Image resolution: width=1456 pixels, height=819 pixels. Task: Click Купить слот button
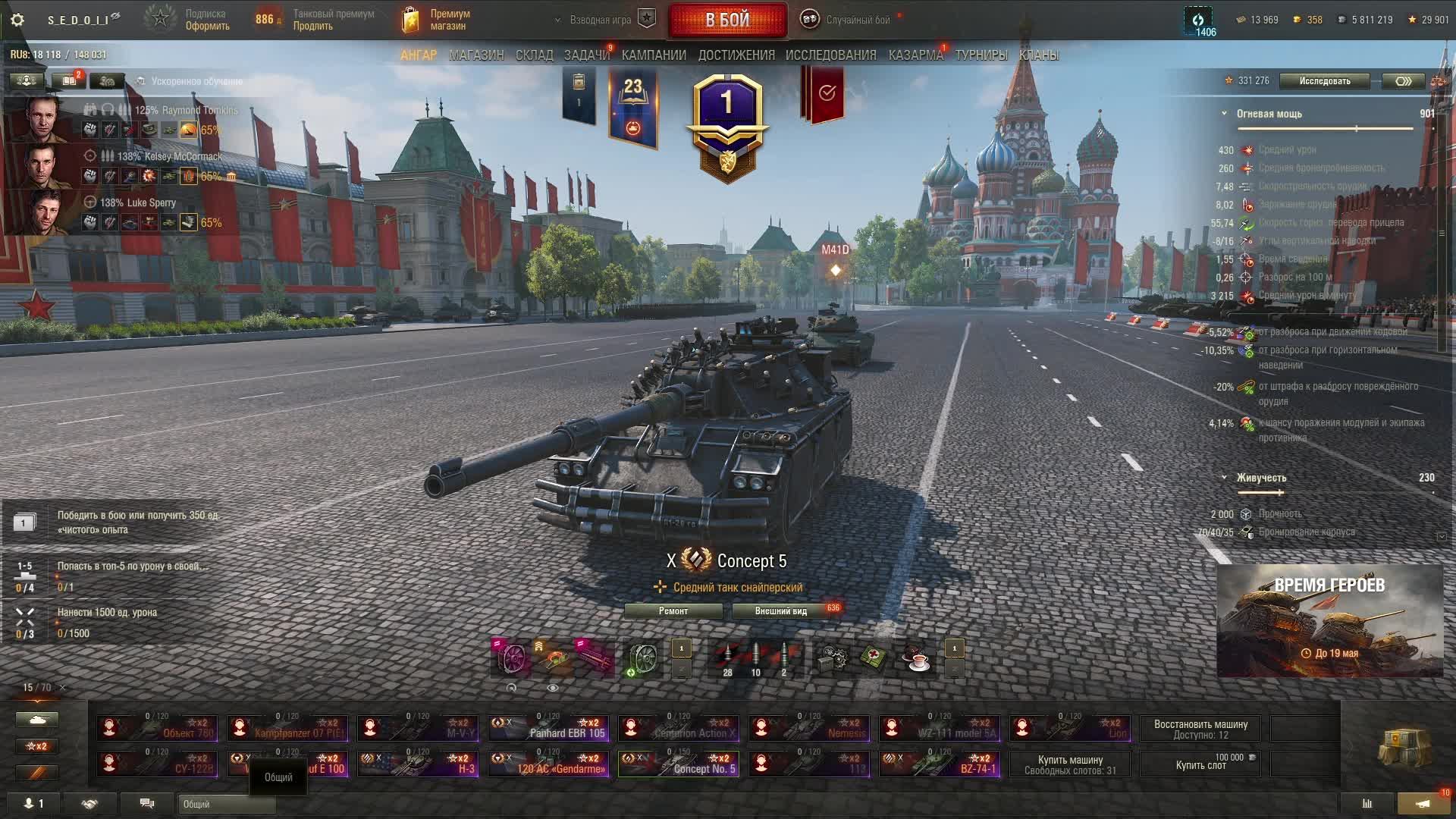pyautogui.click(x=1200, y=764)
